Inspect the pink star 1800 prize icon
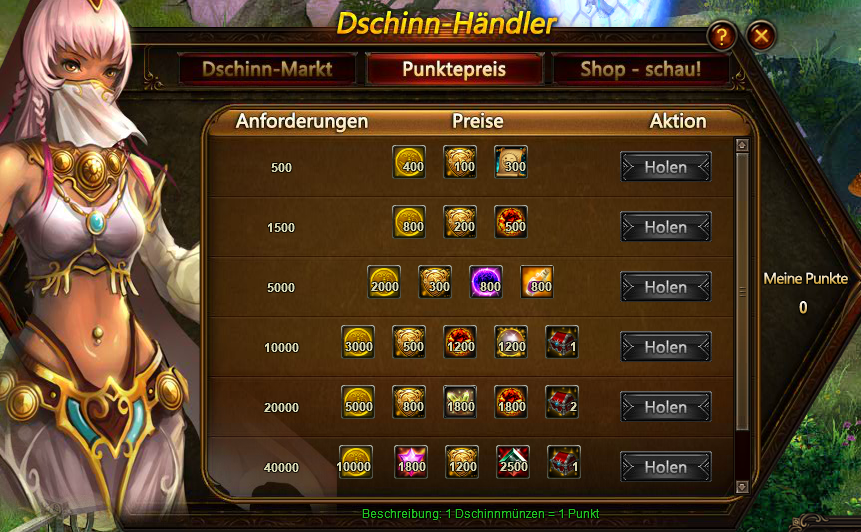This screenshot has width=861, height=532. pos(410,462)
